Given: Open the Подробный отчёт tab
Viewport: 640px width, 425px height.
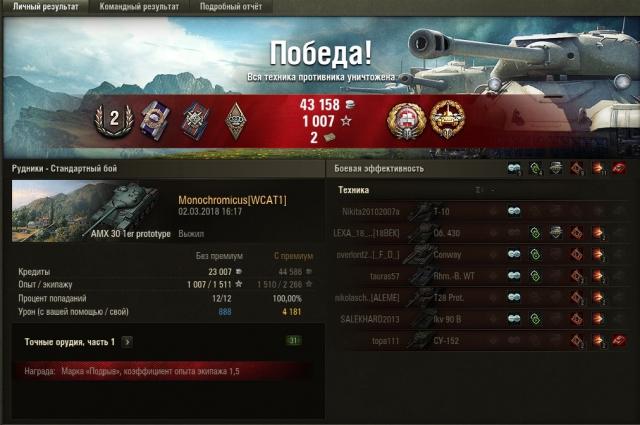Looking at the screenshot, I should [229, 7].
